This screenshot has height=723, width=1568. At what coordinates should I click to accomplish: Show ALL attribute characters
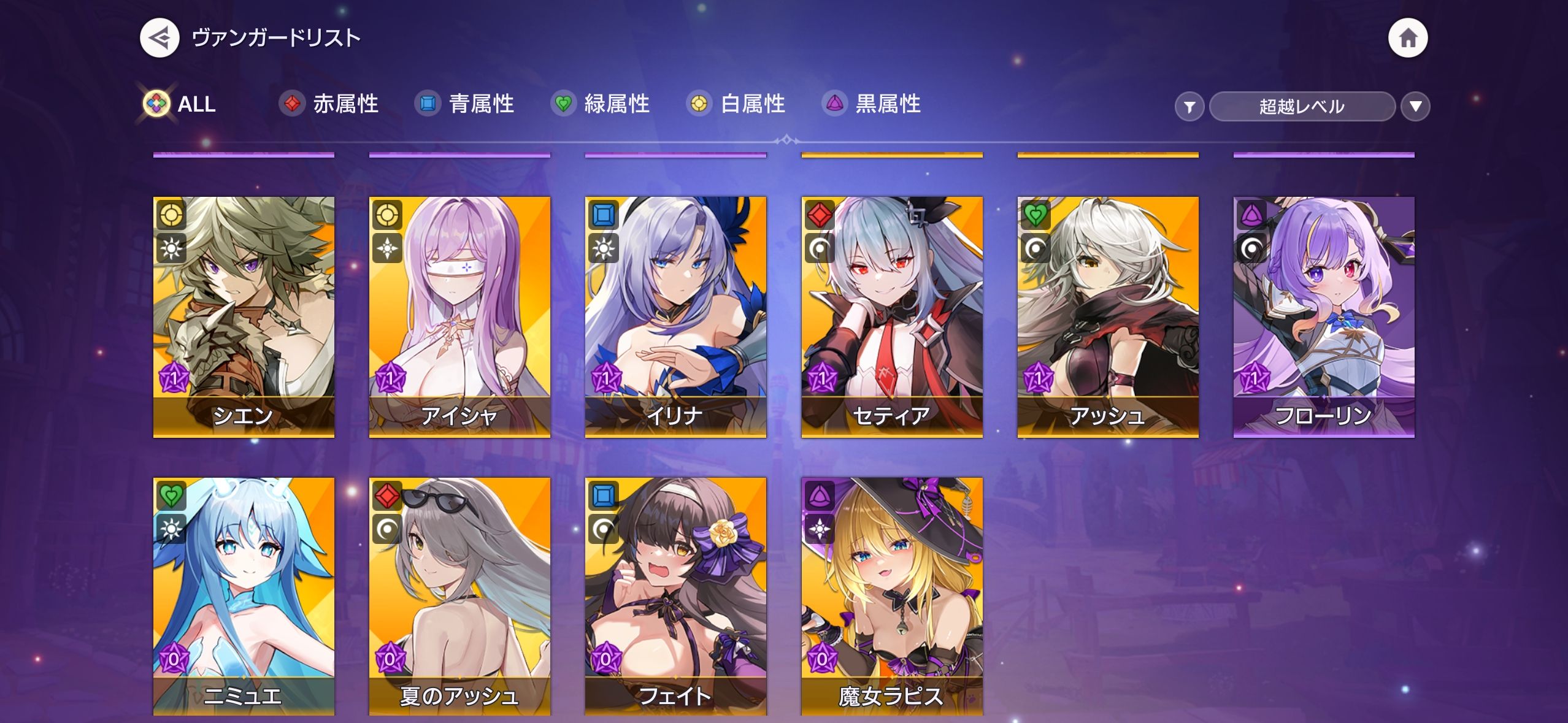point(180,104)
